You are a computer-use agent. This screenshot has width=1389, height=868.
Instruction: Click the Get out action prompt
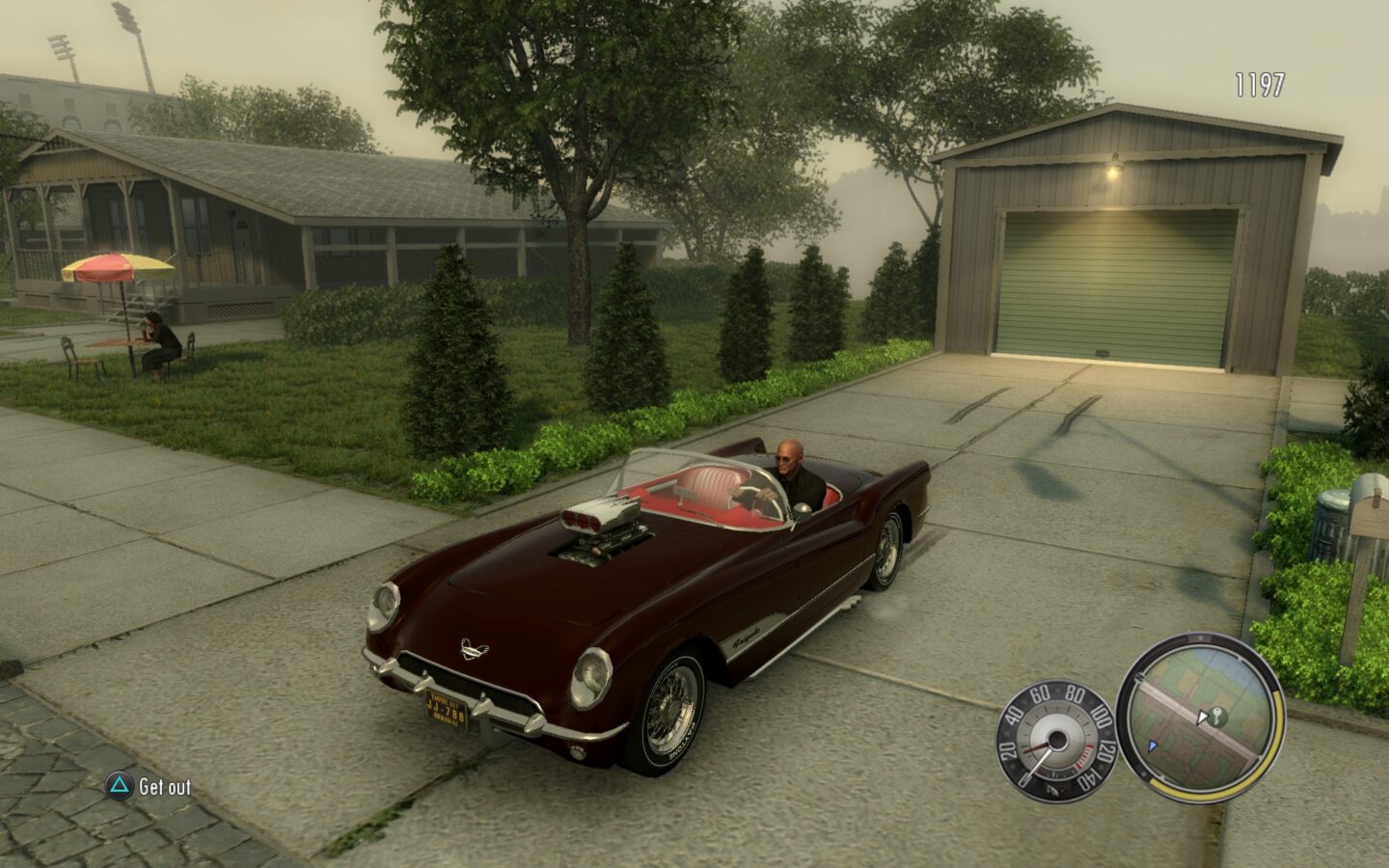pos(163,786)
